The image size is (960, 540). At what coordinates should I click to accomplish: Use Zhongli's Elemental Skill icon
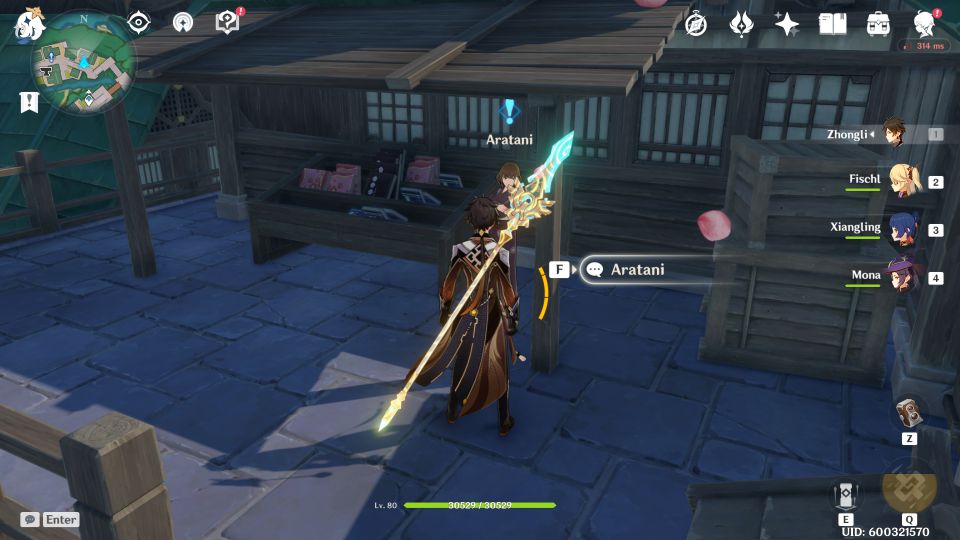pos(845,494)
